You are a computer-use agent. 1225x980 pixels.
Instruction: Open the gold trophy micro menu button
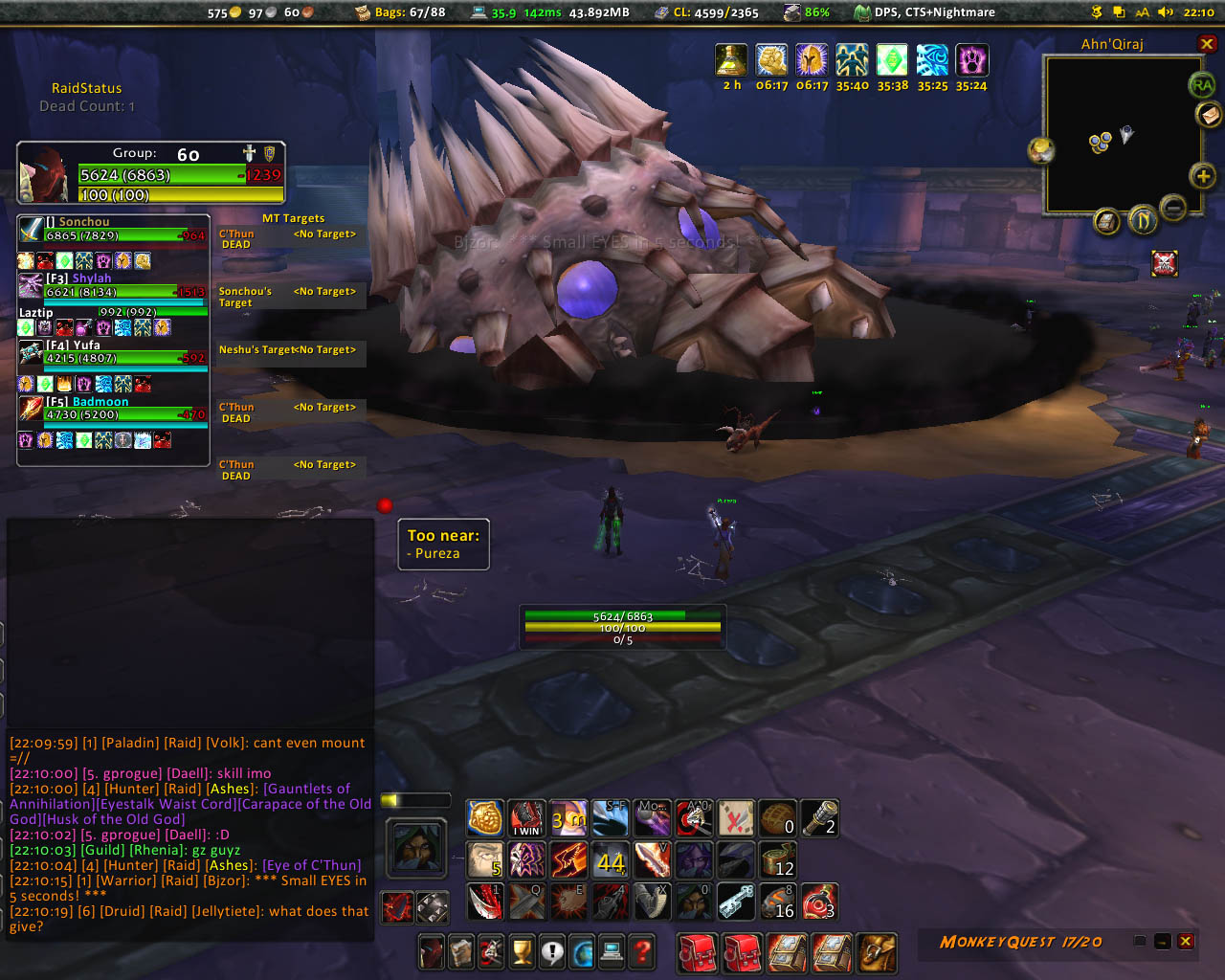tap(522, 951)
